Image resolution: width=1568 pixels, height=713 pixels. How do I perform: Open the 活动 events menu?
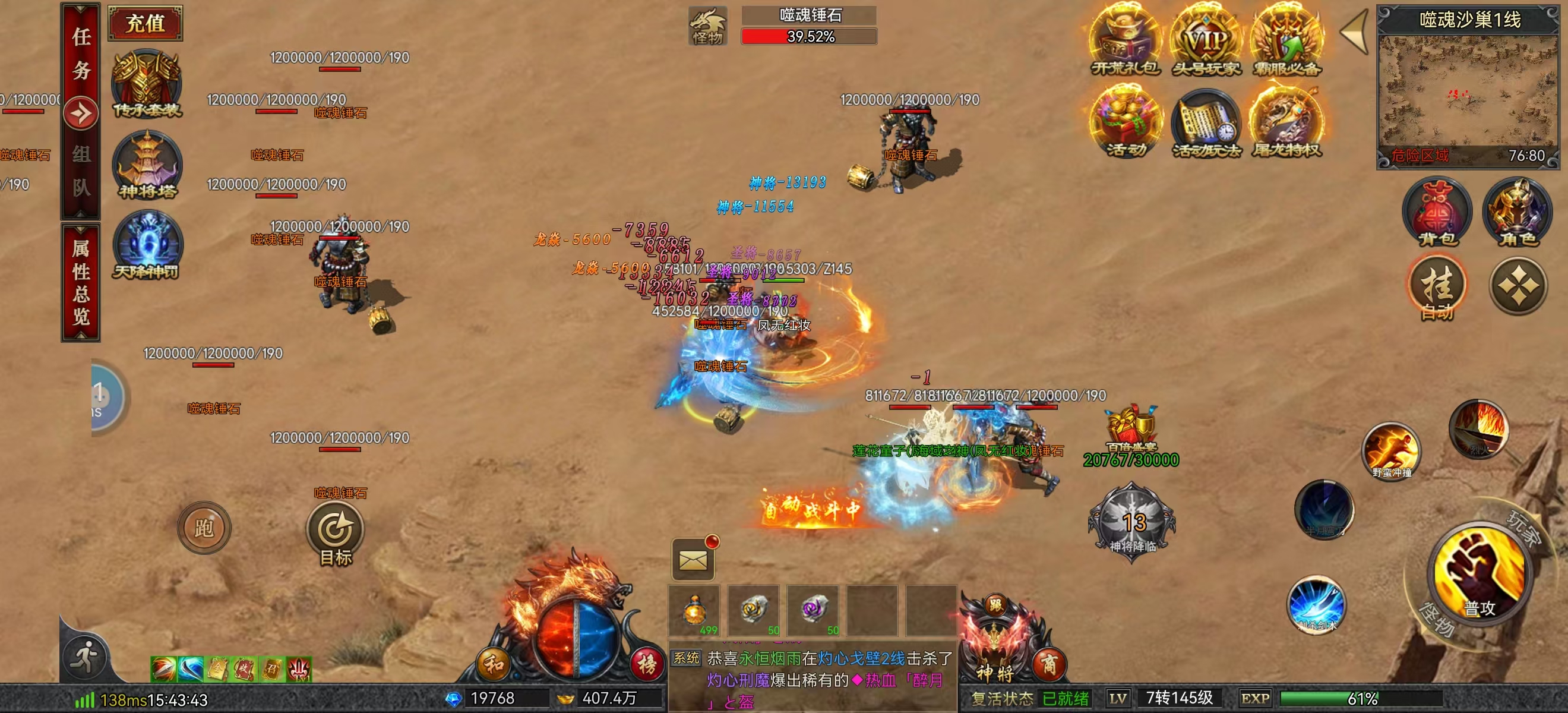pos(1126,122)
